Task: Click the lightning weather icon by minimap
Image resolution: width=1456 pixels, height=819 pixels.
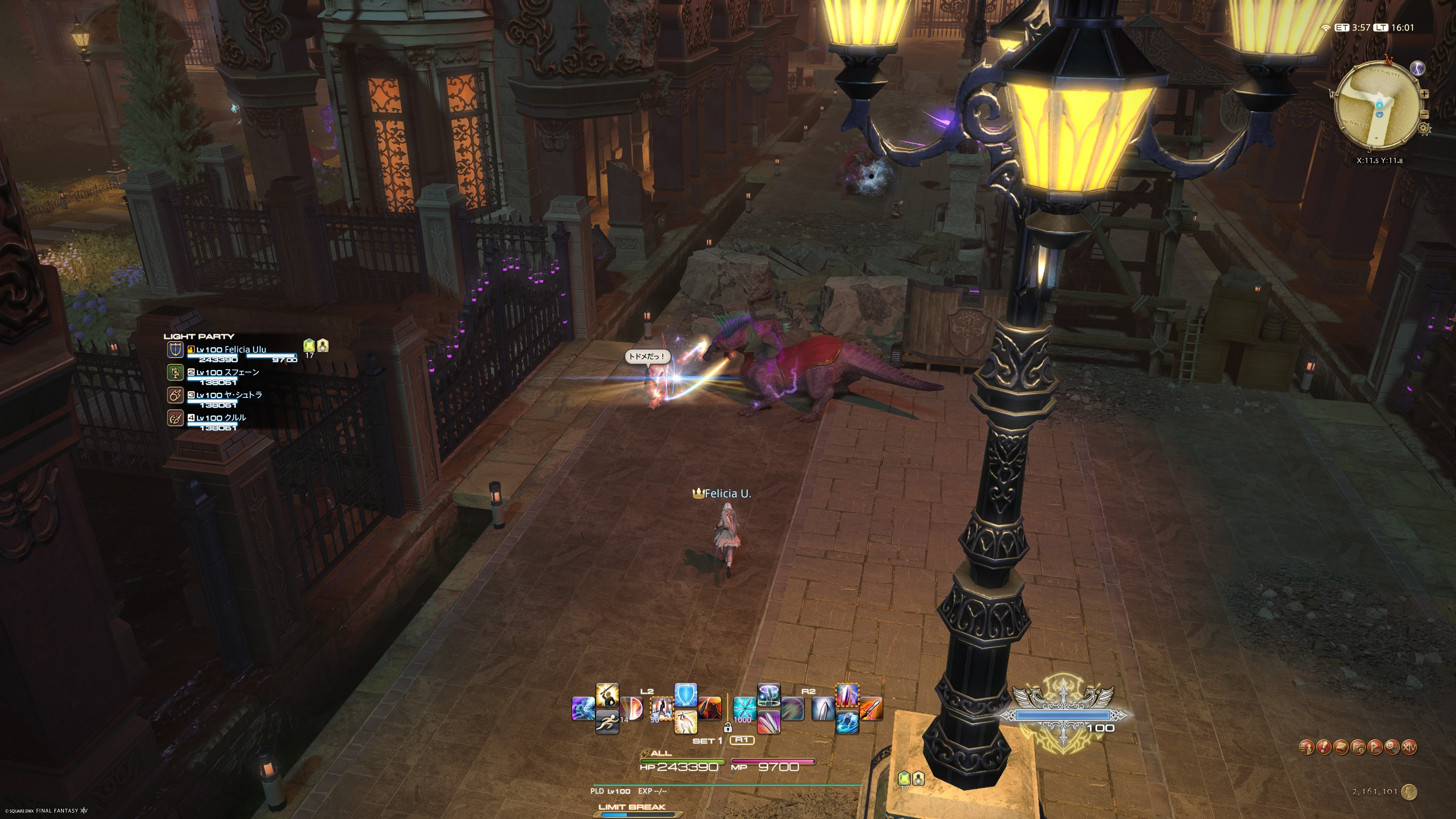Action: [1417, 68]
